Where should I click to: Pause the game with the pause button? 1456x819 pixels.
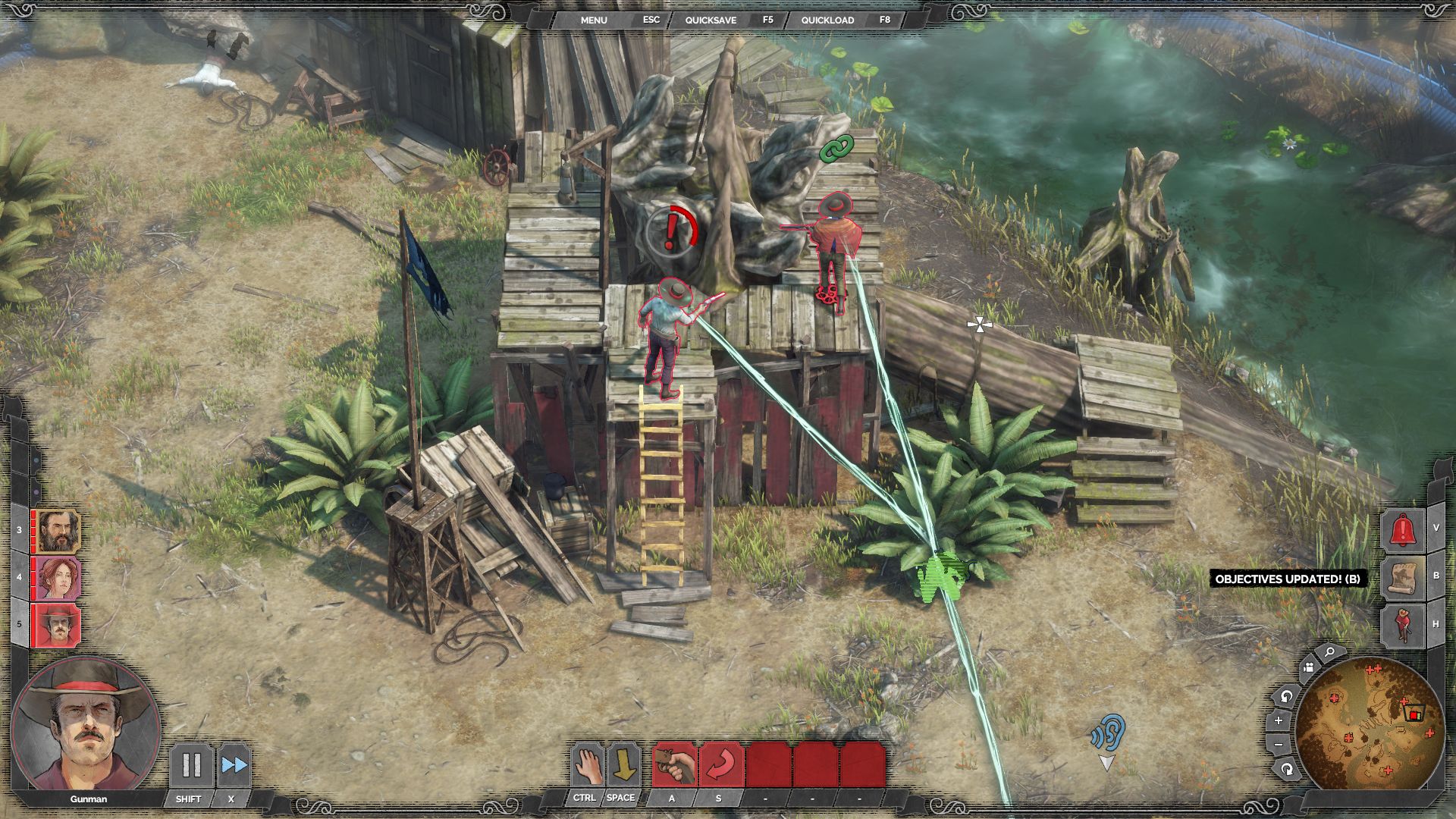point(191,765)
